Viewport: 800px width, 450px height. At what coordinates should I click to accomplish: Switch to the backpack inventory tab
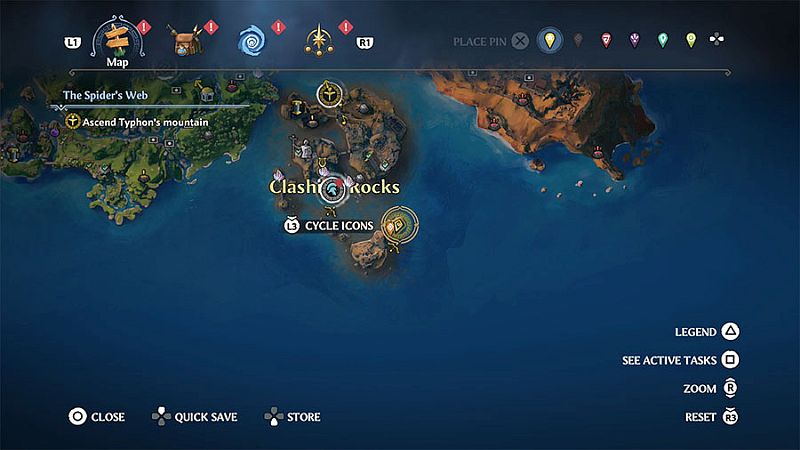coord(185,42)
